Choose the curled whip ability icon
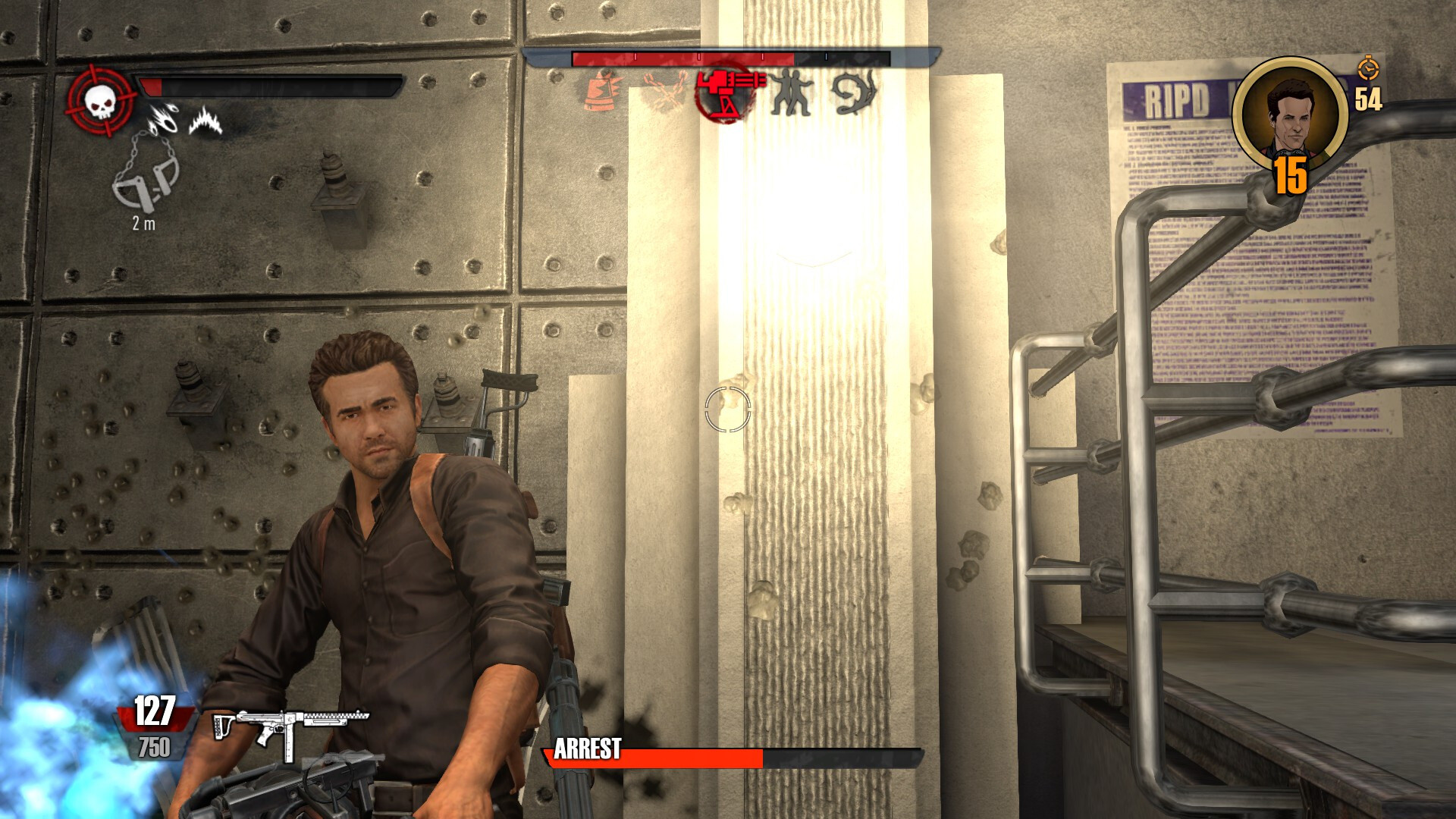Screen dimensions: 1456x819 (855, 93)
